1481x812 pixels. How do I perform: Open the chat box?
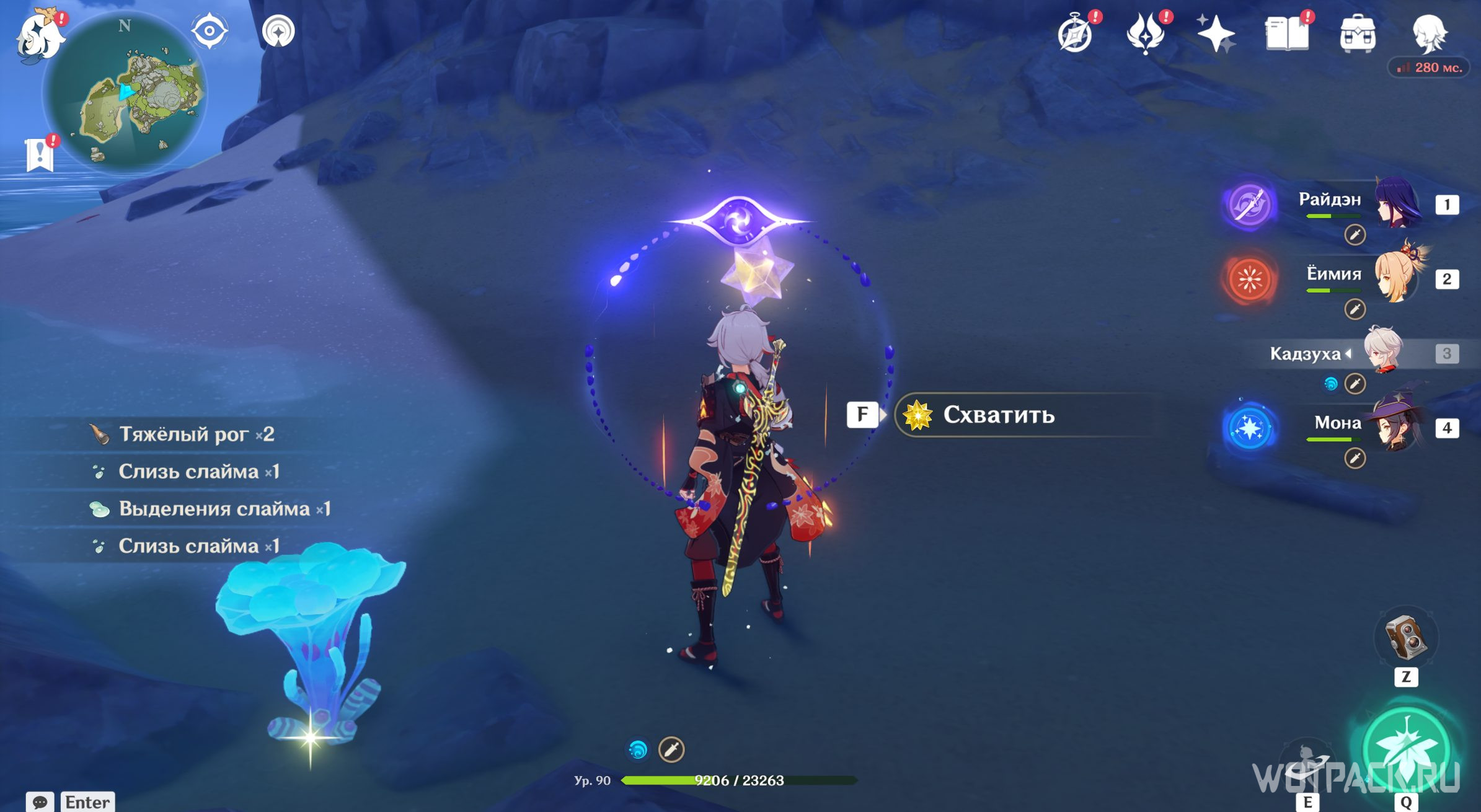point(40,802)
